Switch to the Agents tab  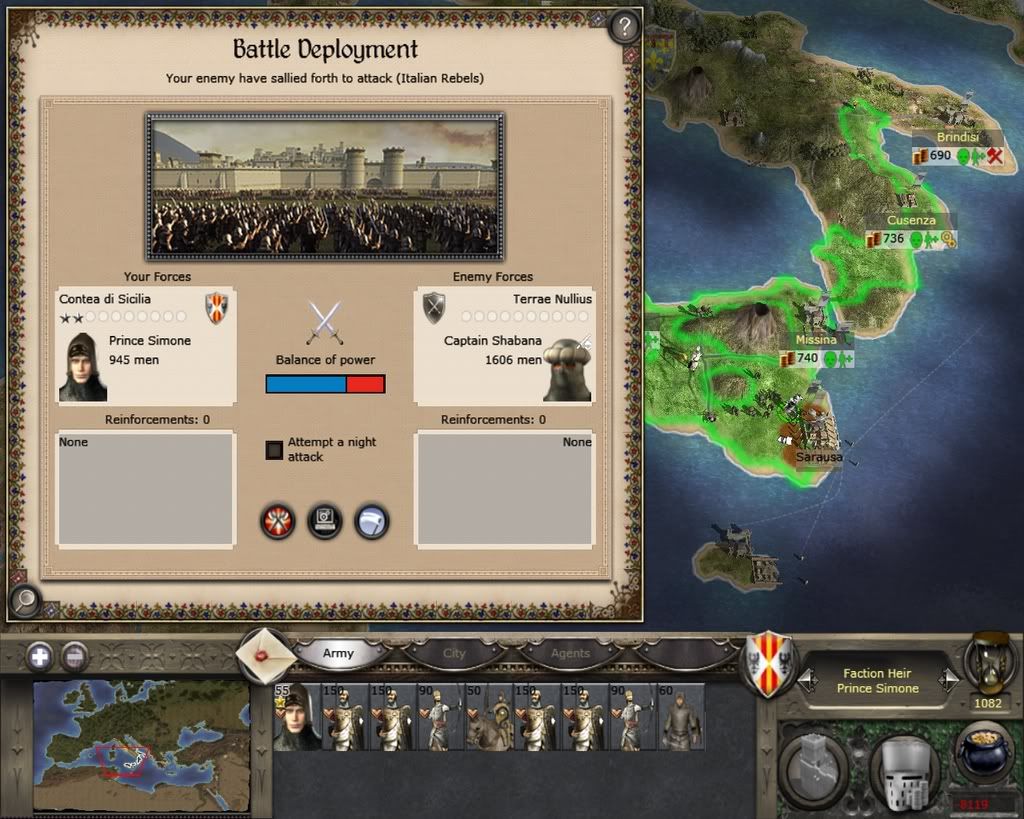click(570, 653)
